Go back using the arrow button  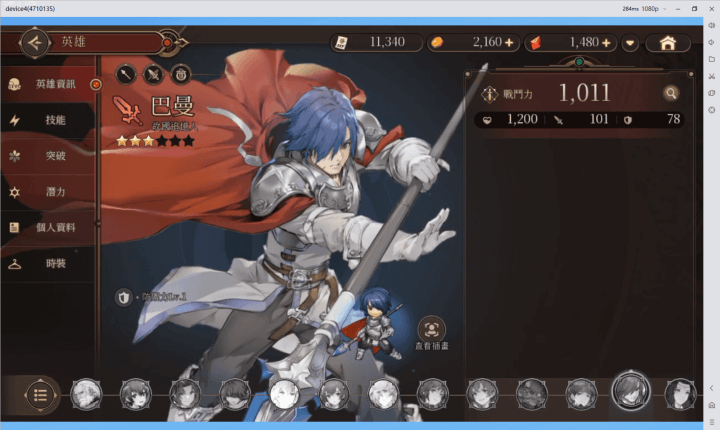point(35,43)
